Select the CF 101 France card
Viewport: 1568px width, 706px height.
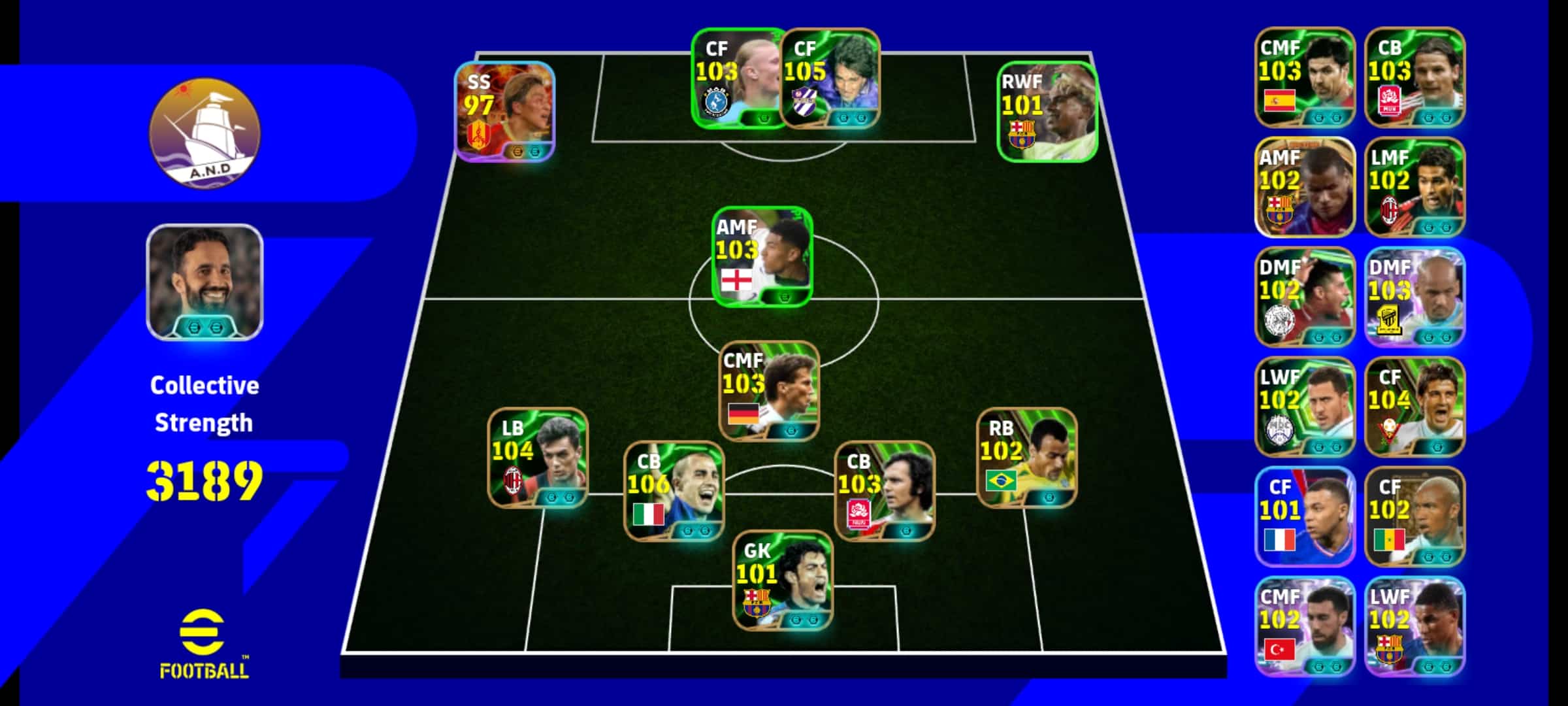pos(1305,516)
